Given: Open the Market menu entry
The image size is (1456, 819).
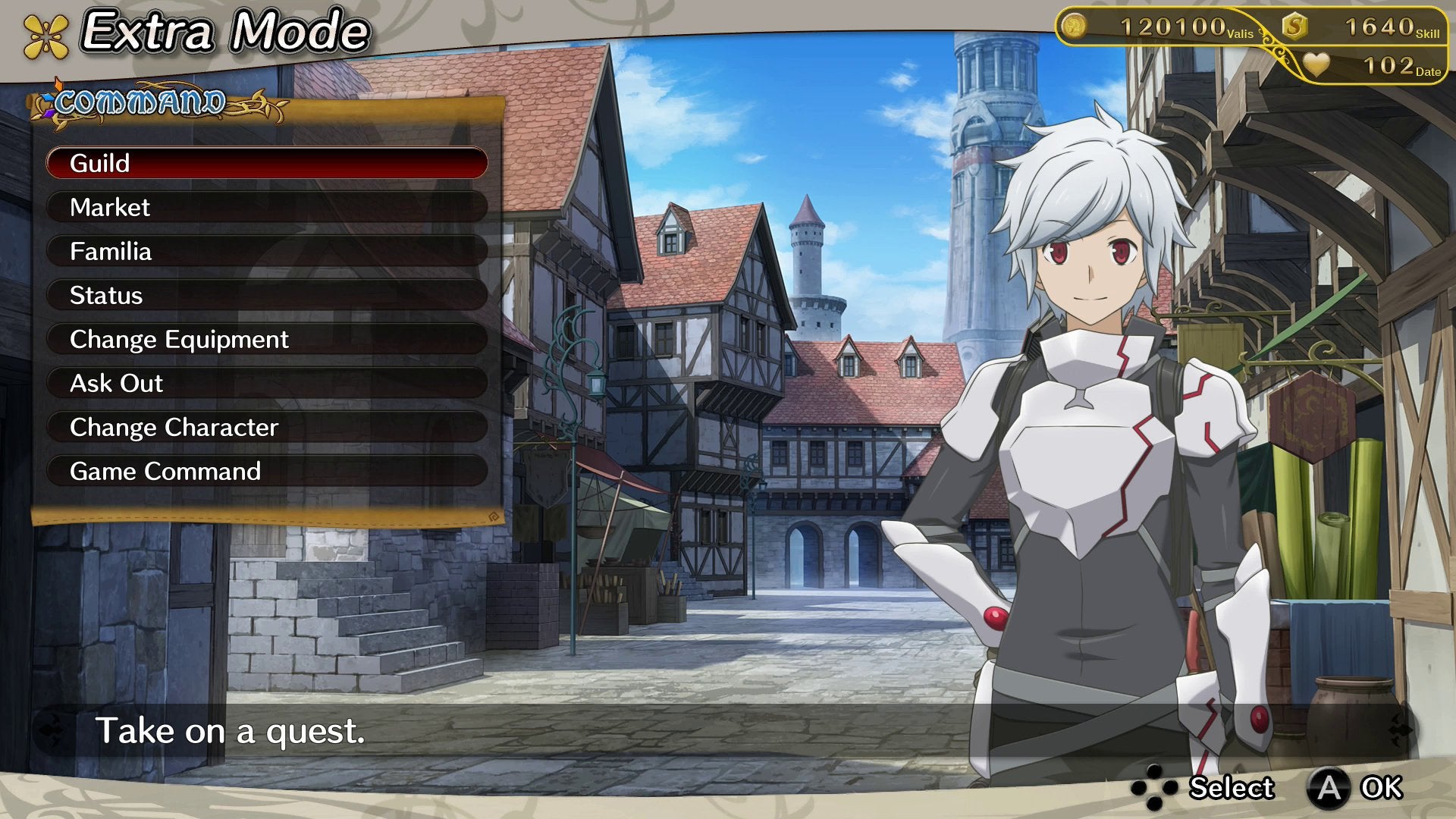Looking at the screenshot, I should (x=266, y=207).
